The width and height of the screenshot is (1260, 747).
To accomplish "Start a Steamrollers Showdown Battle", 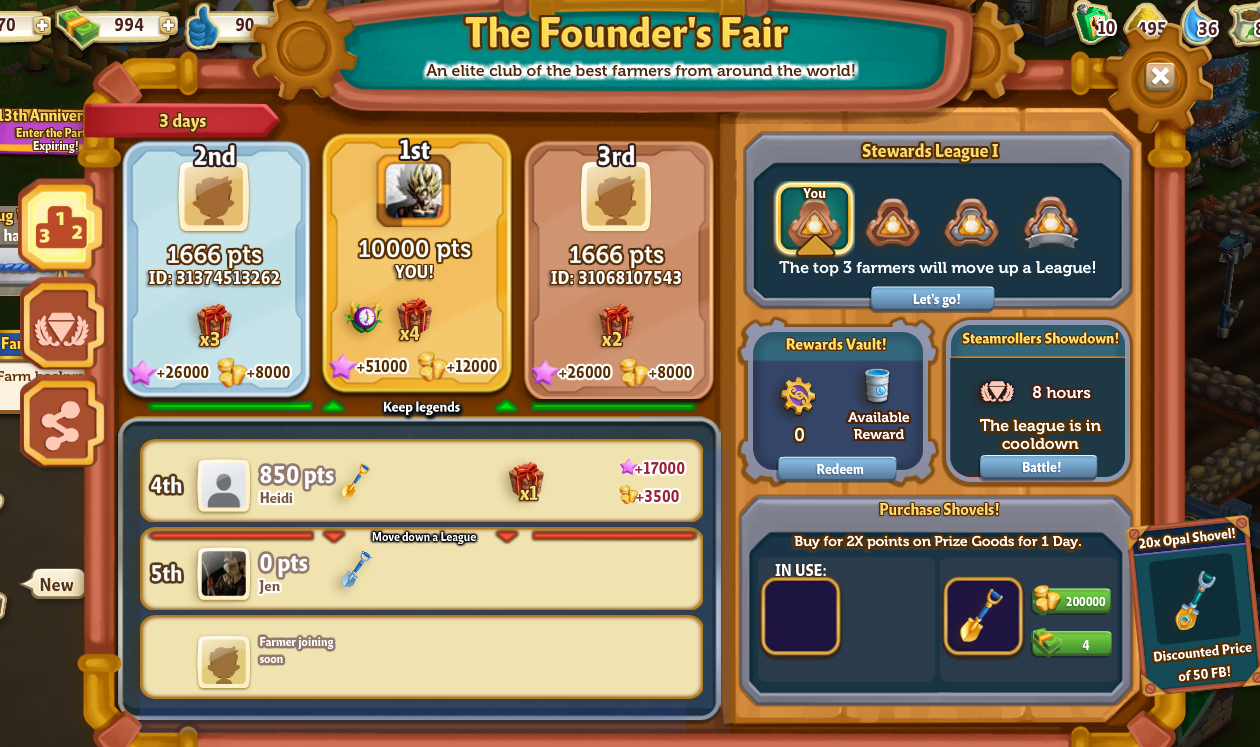I will tap(1038, 467).
